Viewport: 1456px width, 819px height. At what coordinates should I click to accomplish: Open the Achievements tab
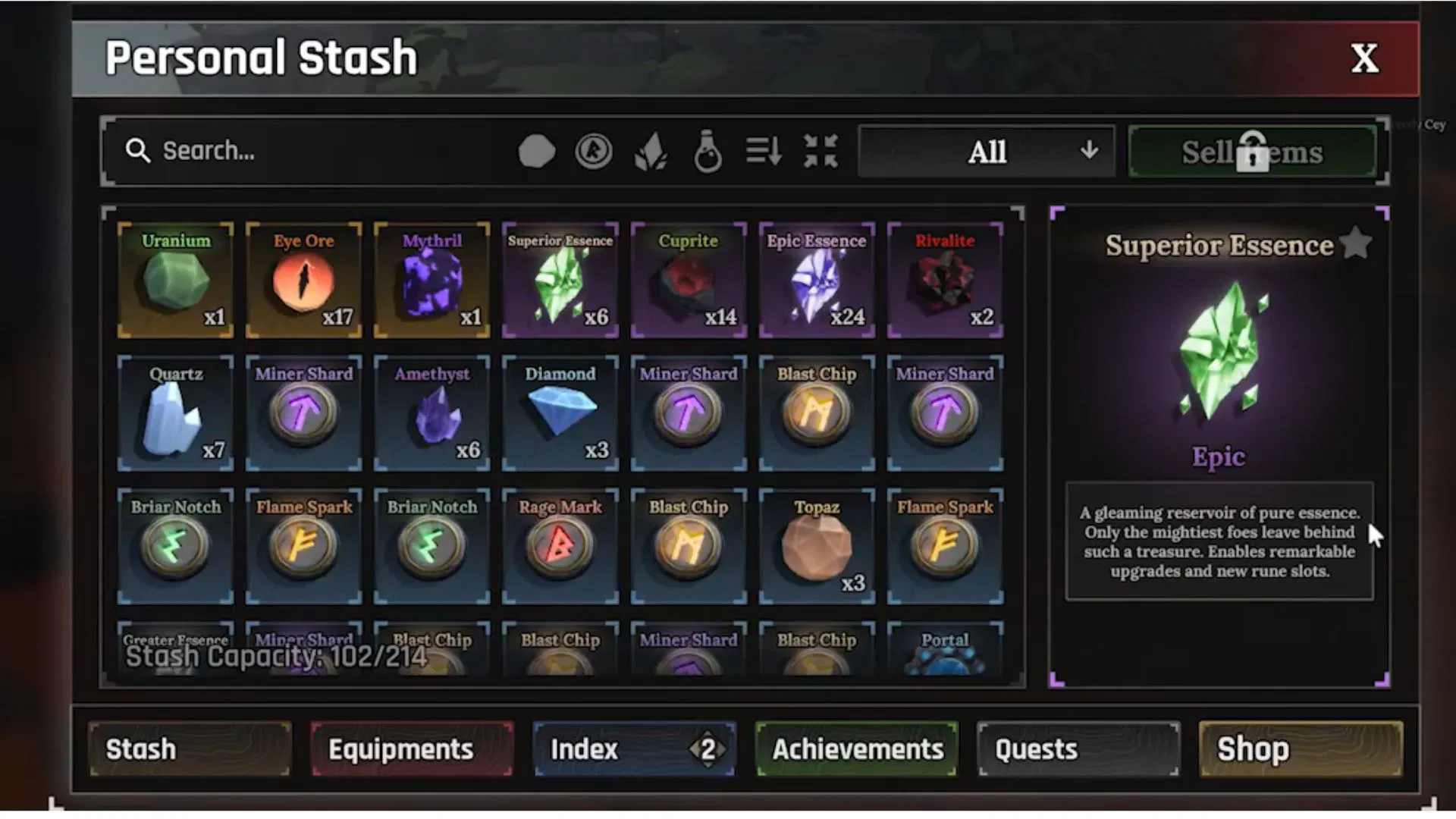point(855,749)
